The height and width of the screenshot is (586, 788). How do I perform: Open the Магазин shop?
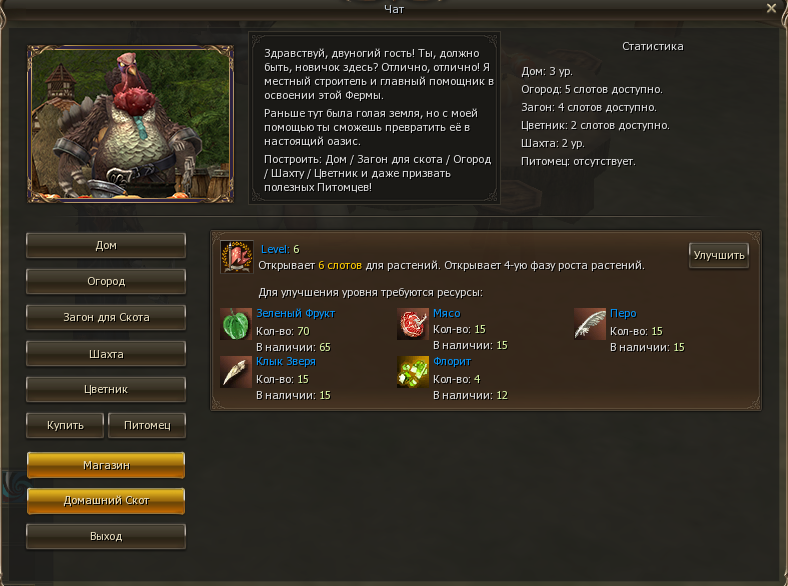(106, 466)
